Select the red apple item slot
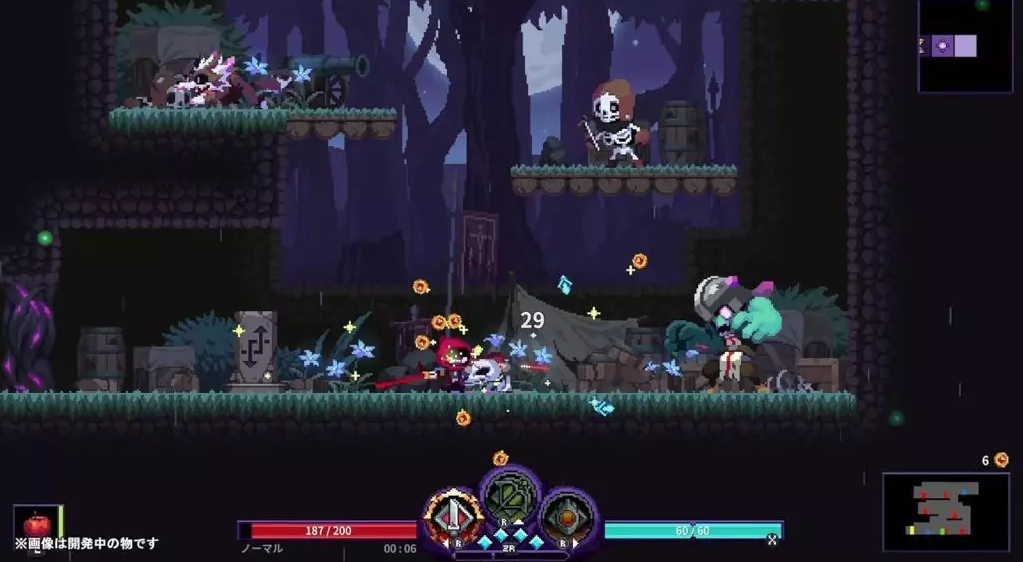 click(x=37, y=523)
